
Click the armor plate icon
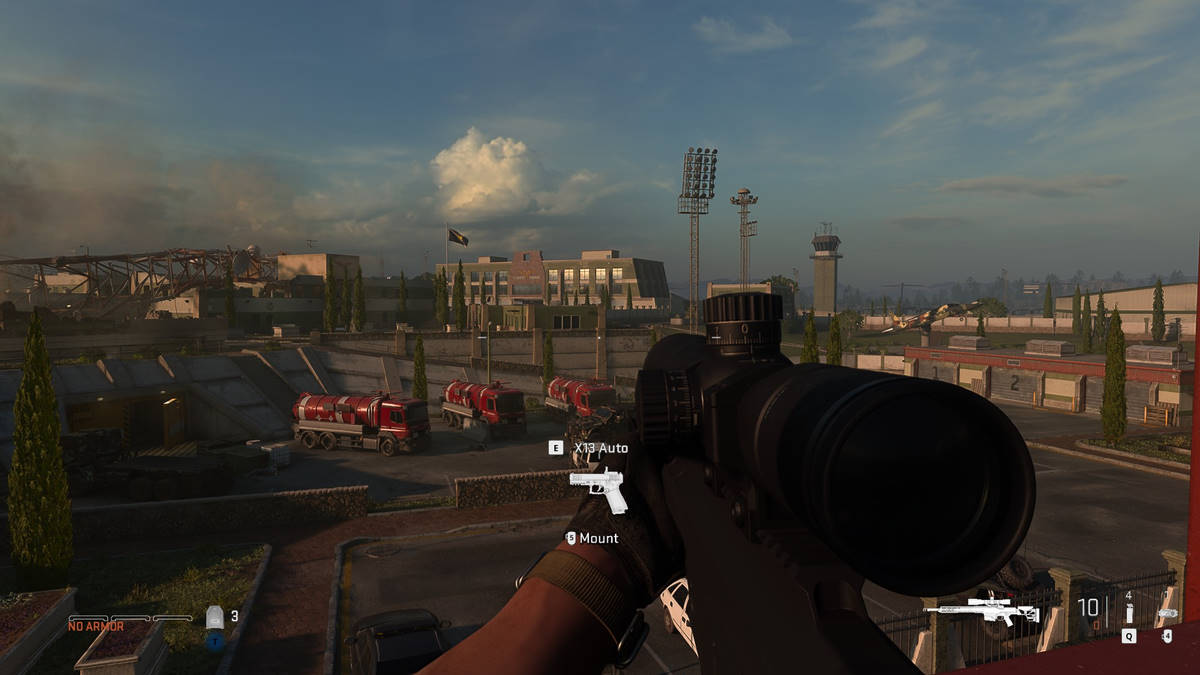pyautogui.click(x=214, y=617)
